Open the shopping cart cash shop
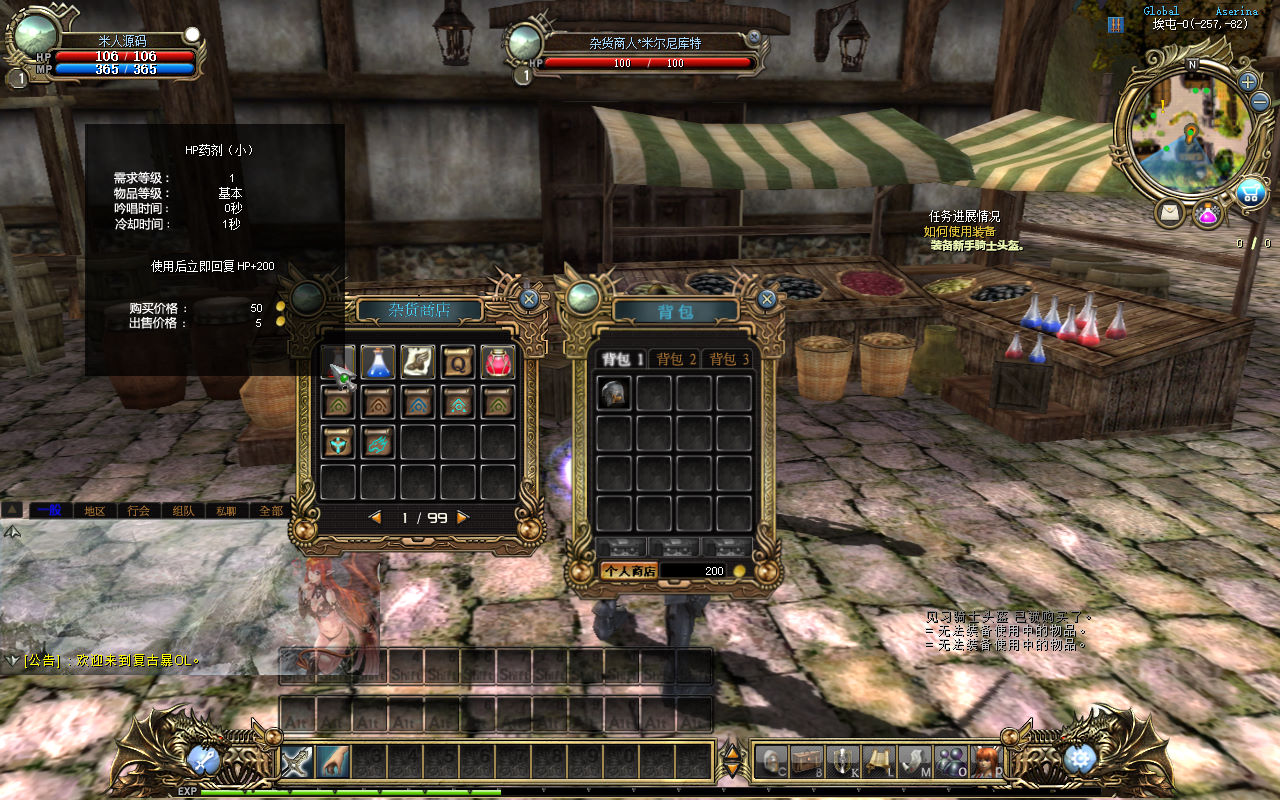 click(x=1249, y=193)
